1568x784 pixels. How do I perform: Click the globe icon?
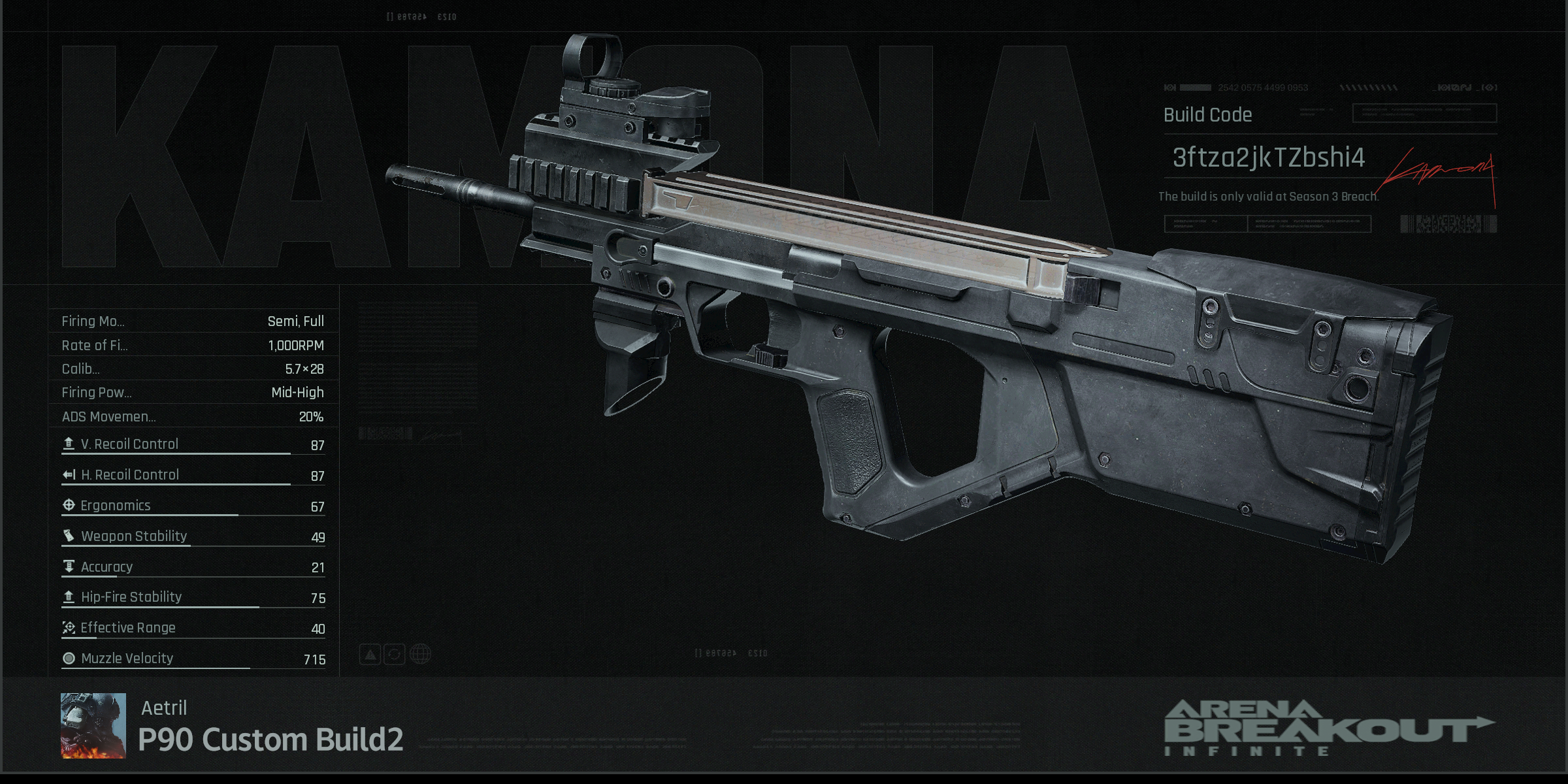point(420,654)
